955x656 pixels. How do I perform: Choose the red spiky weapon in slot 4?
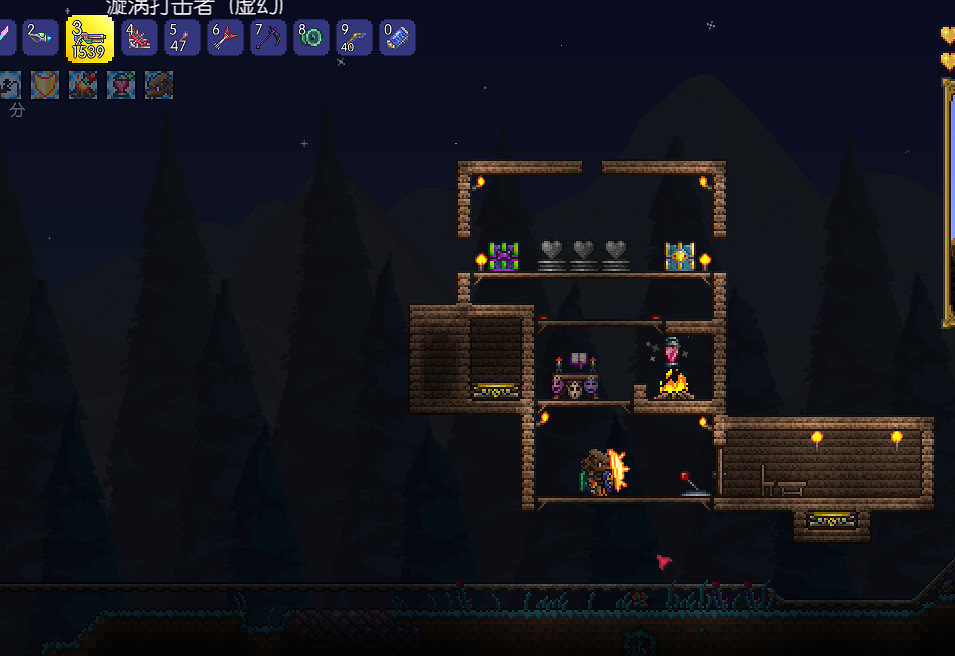139,38
